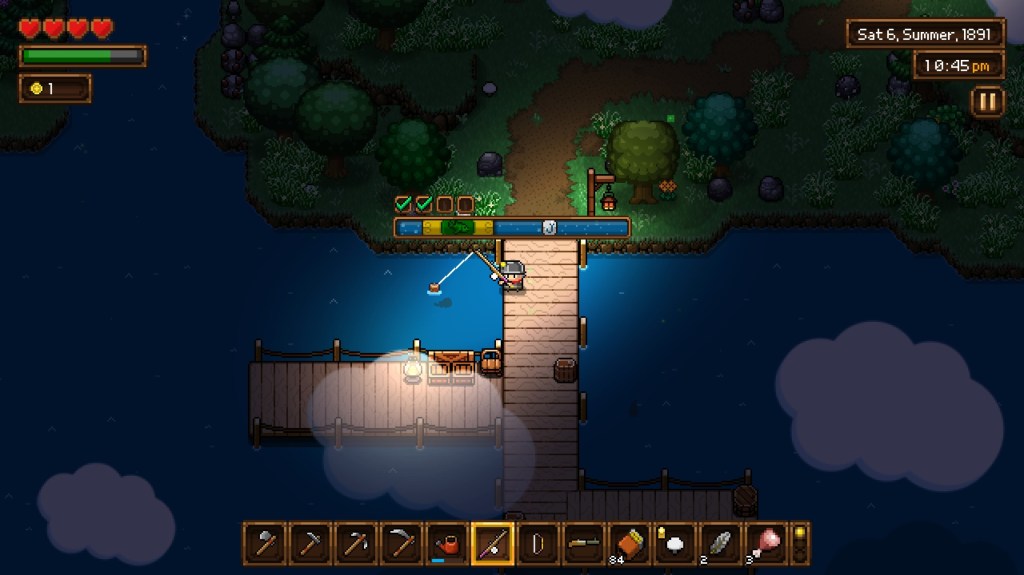Equip the hoe from the hotbar
This screenshot has width=1024, height=575.
pos(310,543)
